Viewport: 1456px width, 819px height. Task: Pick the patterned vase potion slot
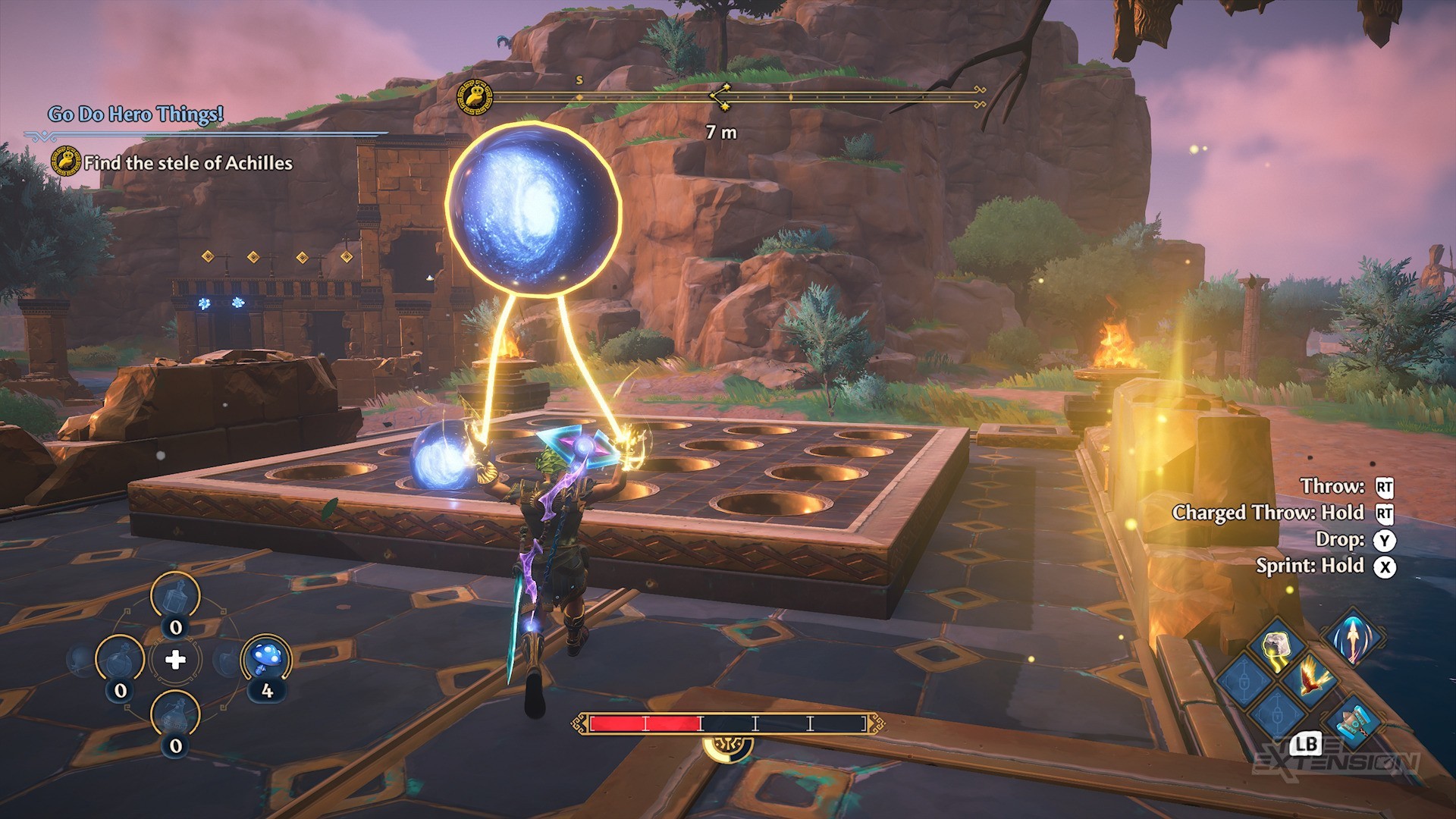click(175, 715)
